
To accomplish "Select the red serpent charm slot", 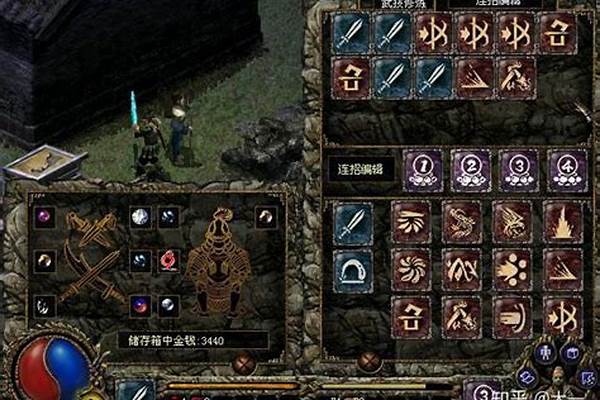I will tap(166, 259).
